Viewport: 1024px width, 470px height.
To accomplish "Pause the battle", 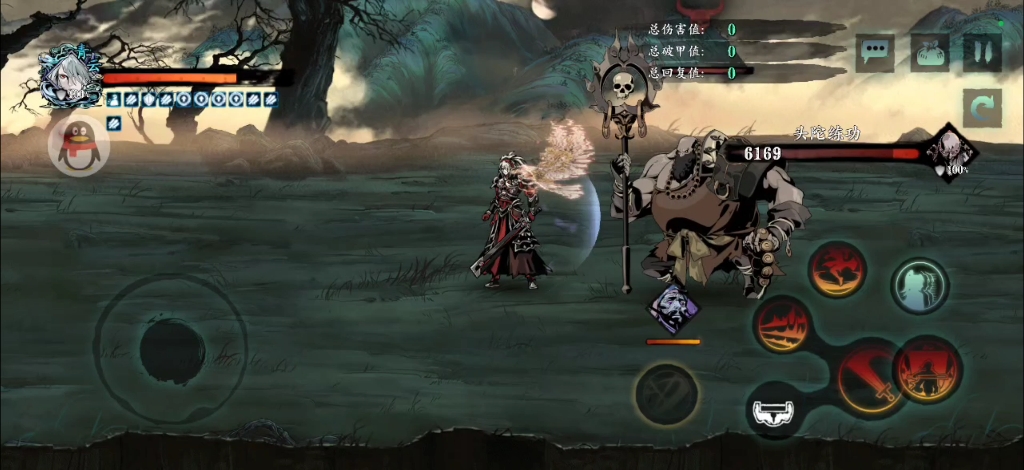I will (982, 52).
